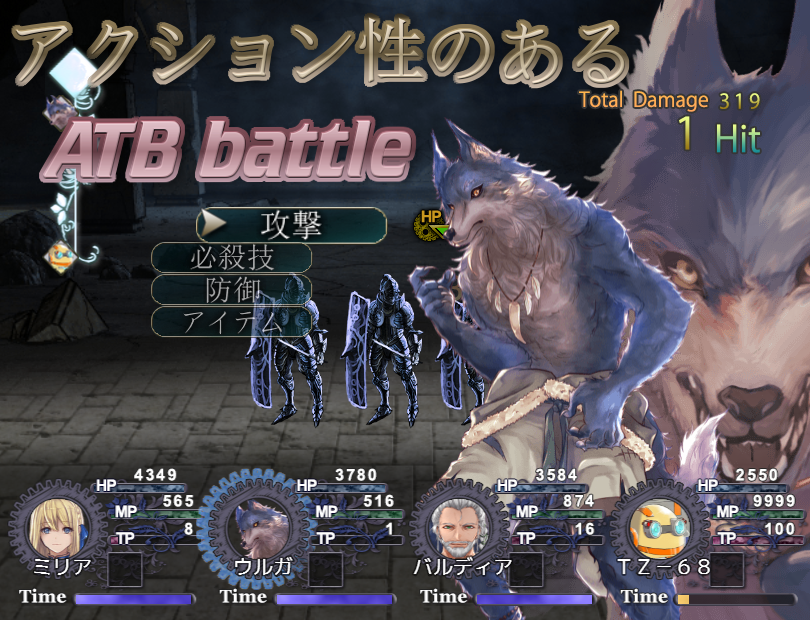Choose the 必殺技 special skill command
The height and width of the screenshot is (620, 810).
click(x=231, y=258)
